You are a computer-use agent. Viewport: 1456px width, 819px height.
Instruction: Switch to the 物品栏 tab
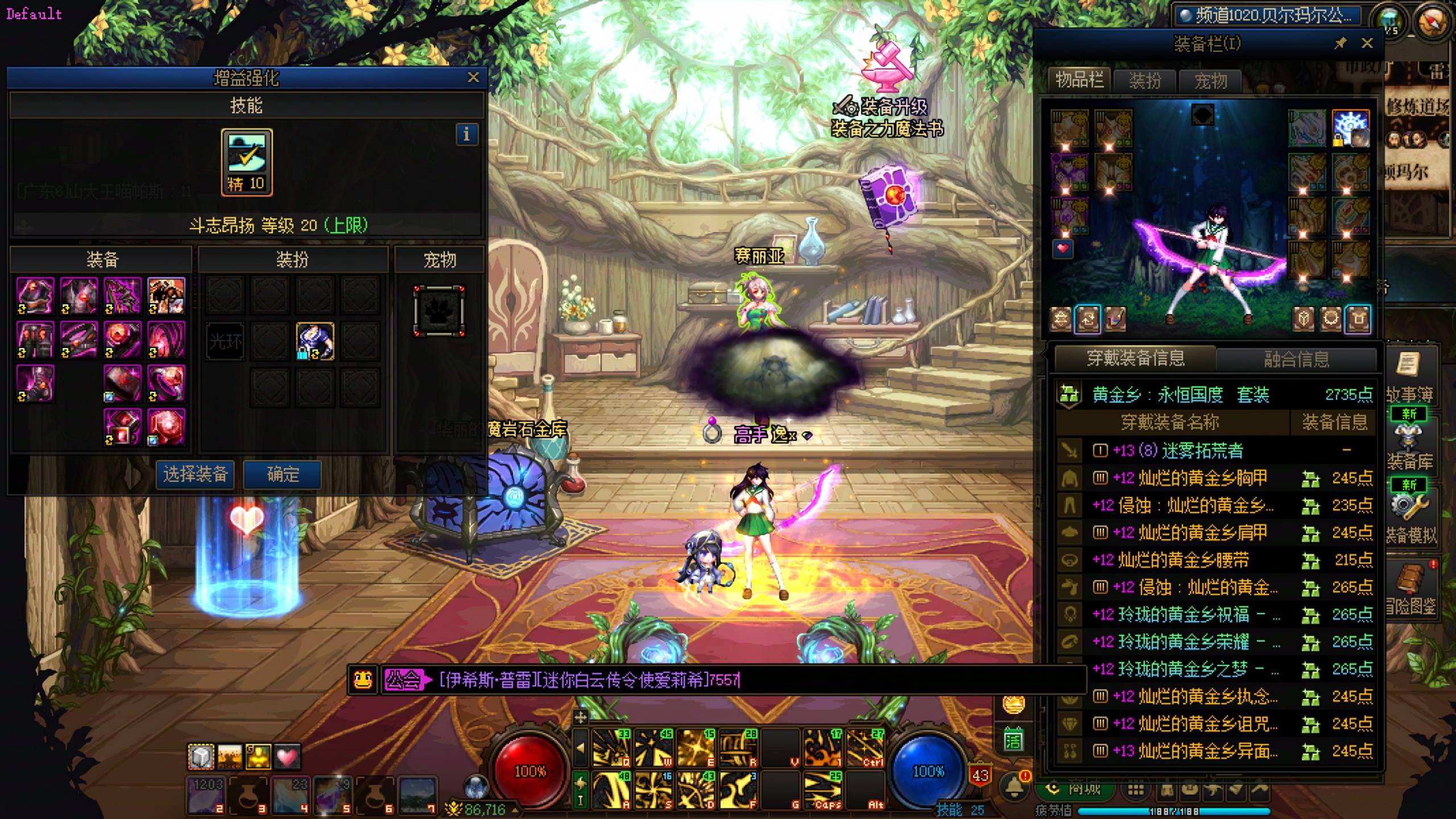coord(1079,80)
